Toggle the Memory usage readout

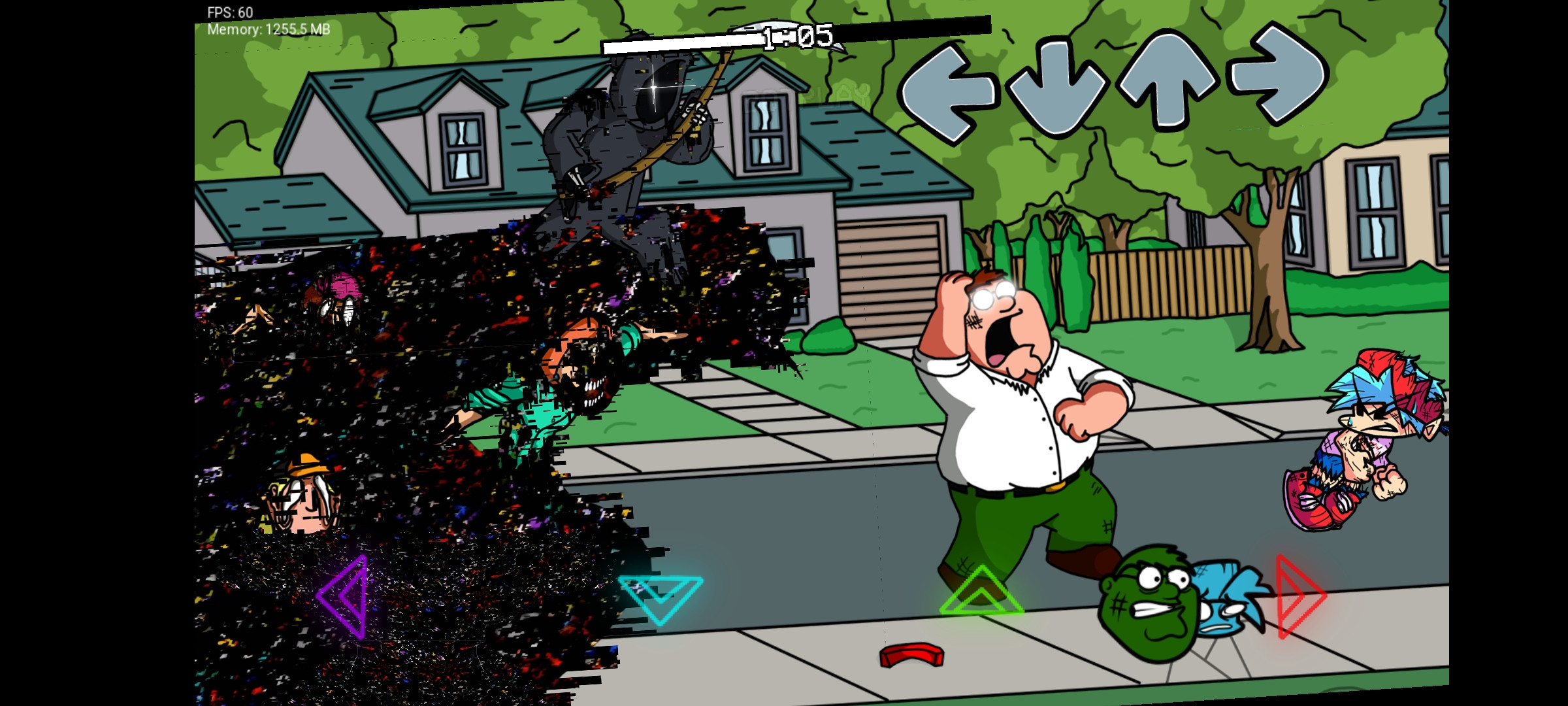click(268, 29)
